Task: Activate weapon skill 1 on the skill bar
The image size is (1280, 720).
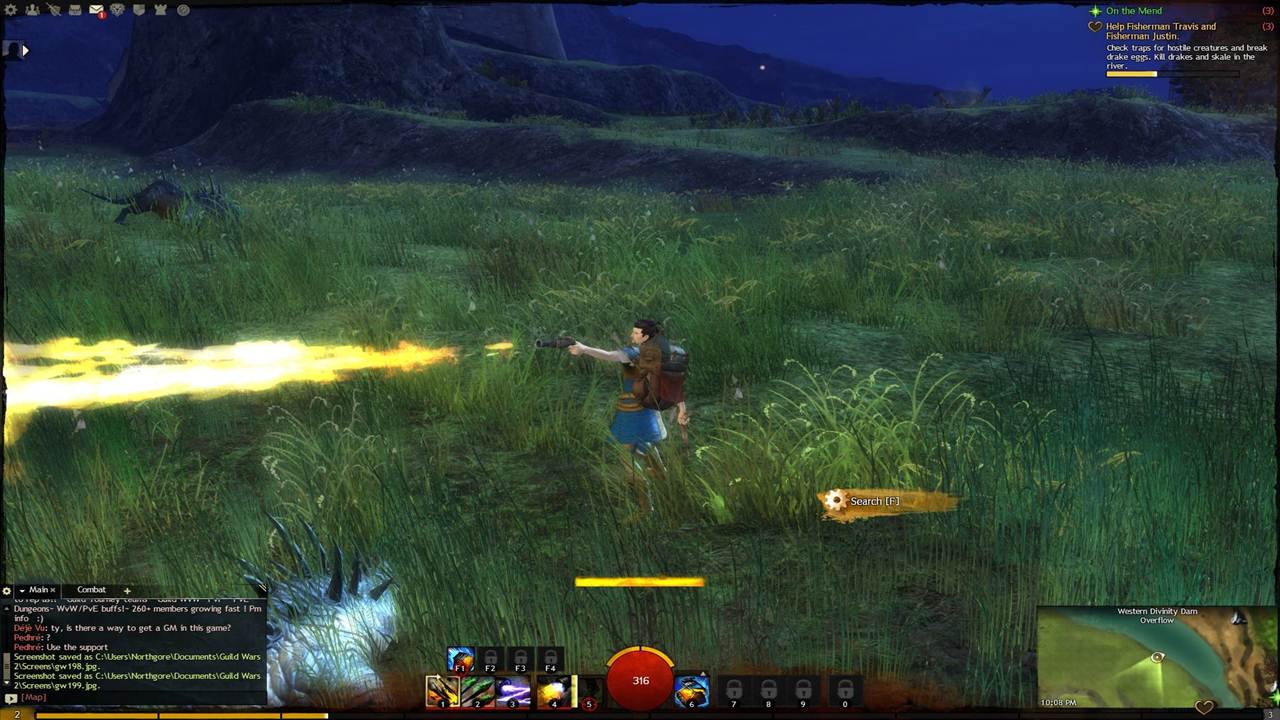Action: (442, 691)
